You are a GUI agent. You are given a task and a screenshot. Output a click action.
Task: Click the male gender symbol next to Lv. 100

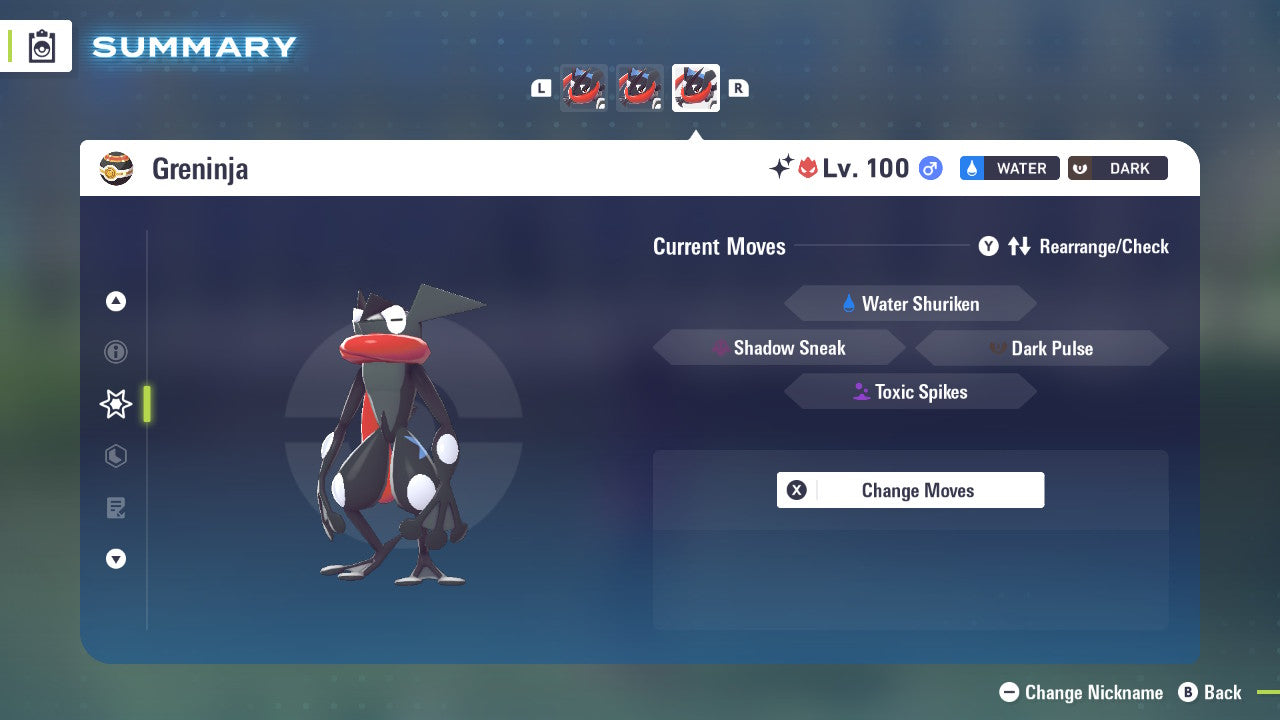click(x=929, y=169)
